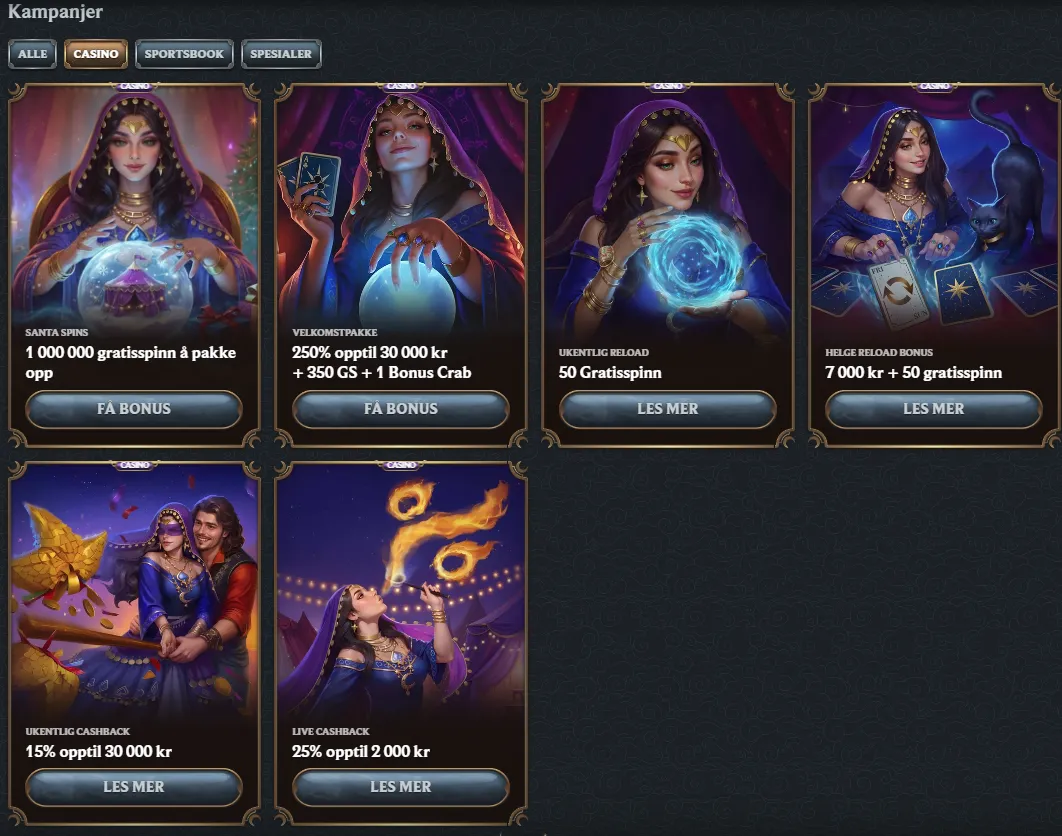The width and height of the screenshot is (1062, 836).
Task: Get the Velkomstpakke welcome bonus
Action: (400, 409)
